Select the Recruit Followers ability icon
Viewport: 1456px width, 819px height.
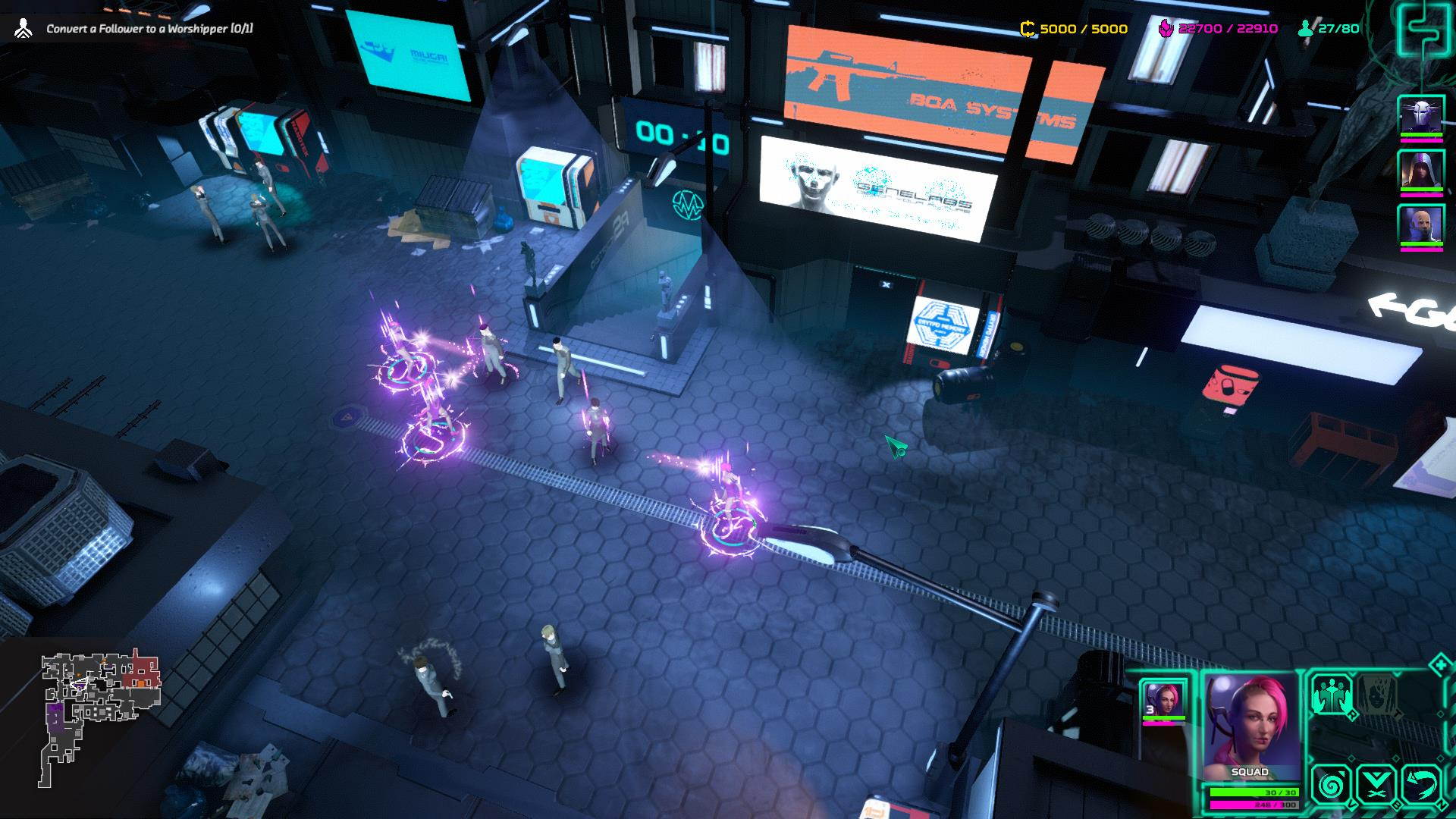[x=1332, y=695]
